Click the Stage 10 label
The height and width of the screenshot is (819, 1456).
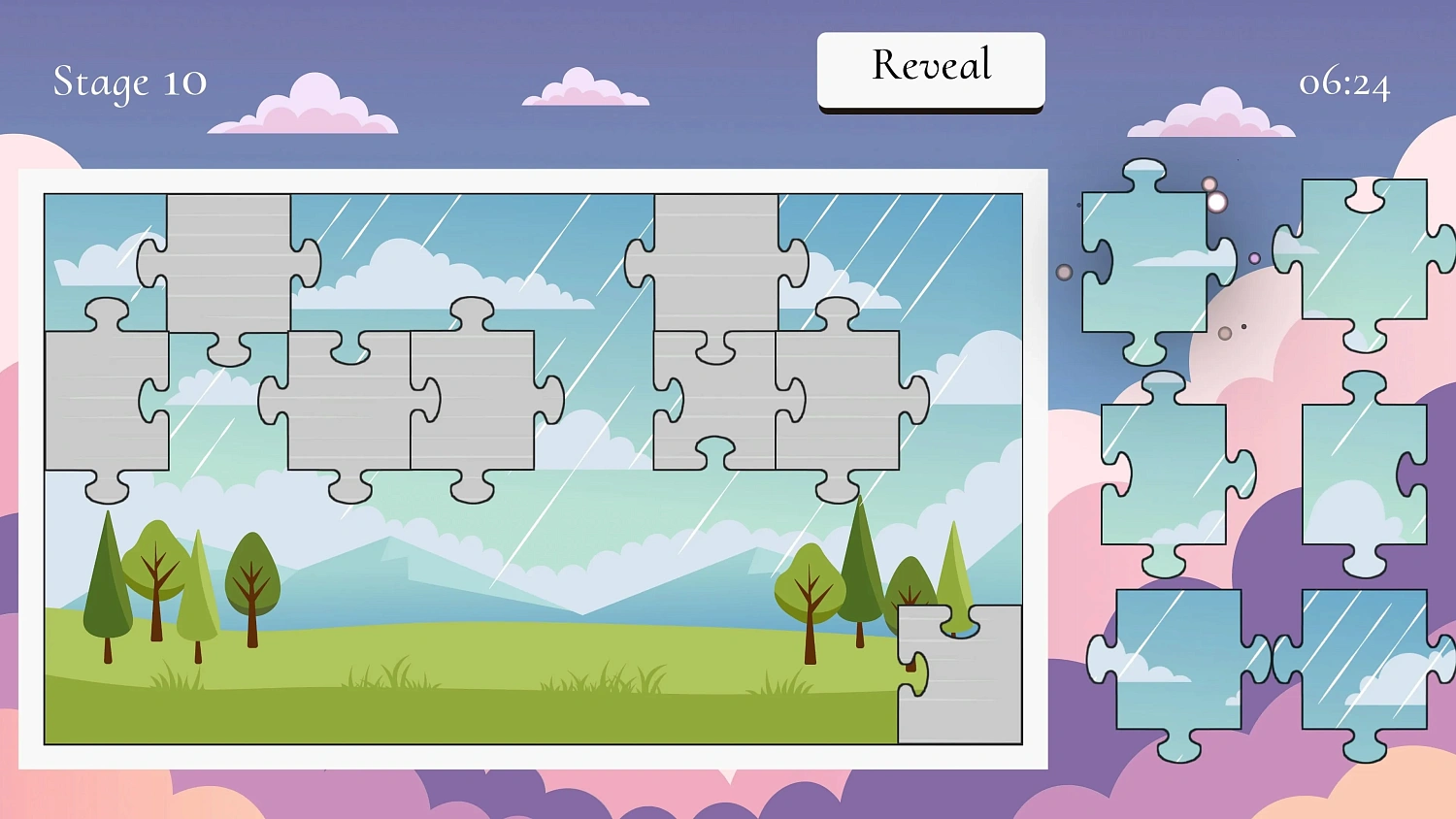pyautogui.click(x=129, y=82)
